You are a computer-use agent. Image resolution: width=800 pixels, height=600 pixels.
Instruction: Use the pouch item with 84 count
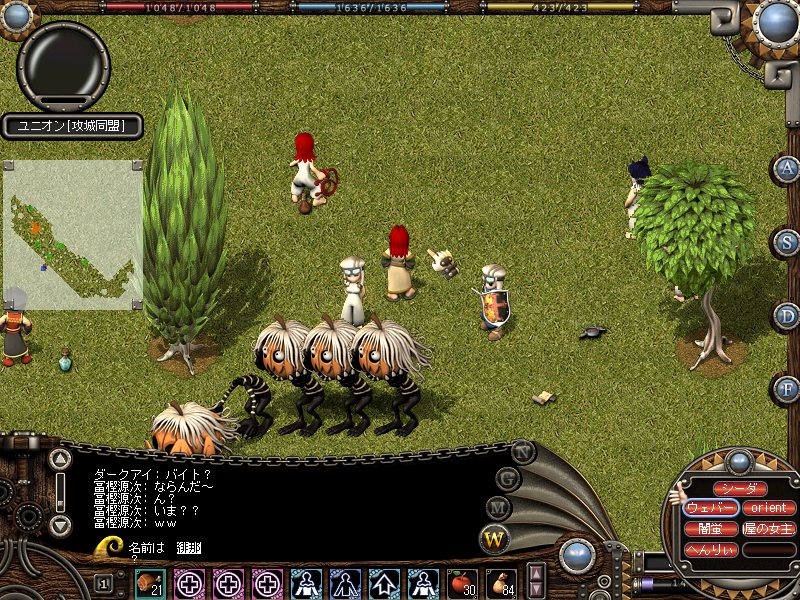tap(502, 582)
